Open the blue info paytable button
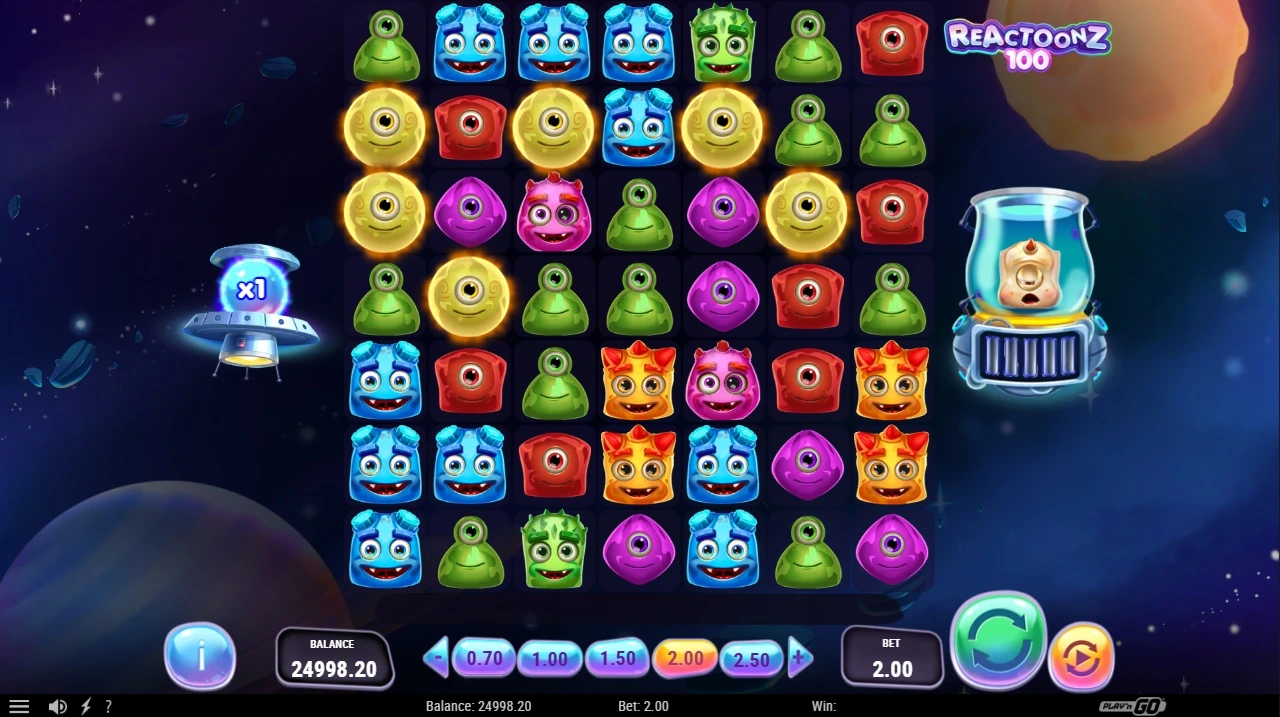The image size is (1280, 717). 200,656
